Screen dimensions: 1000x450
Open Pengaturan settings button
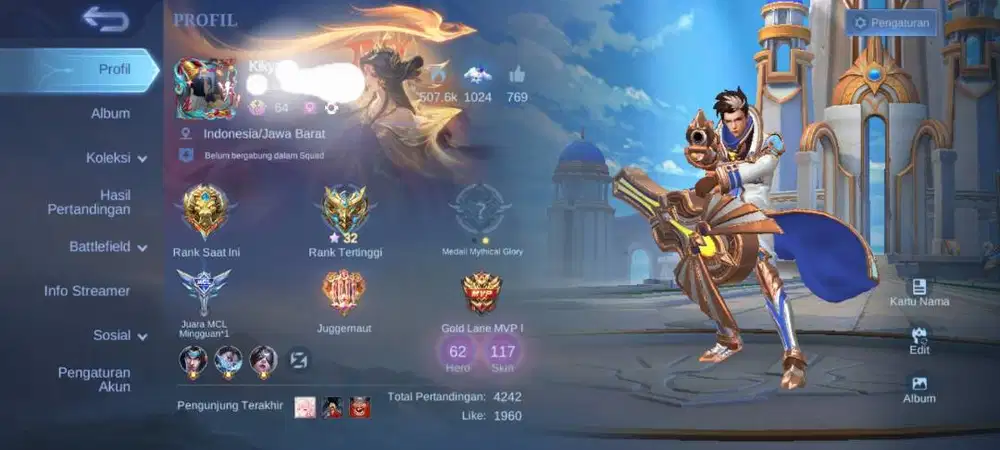pos(892,22)
